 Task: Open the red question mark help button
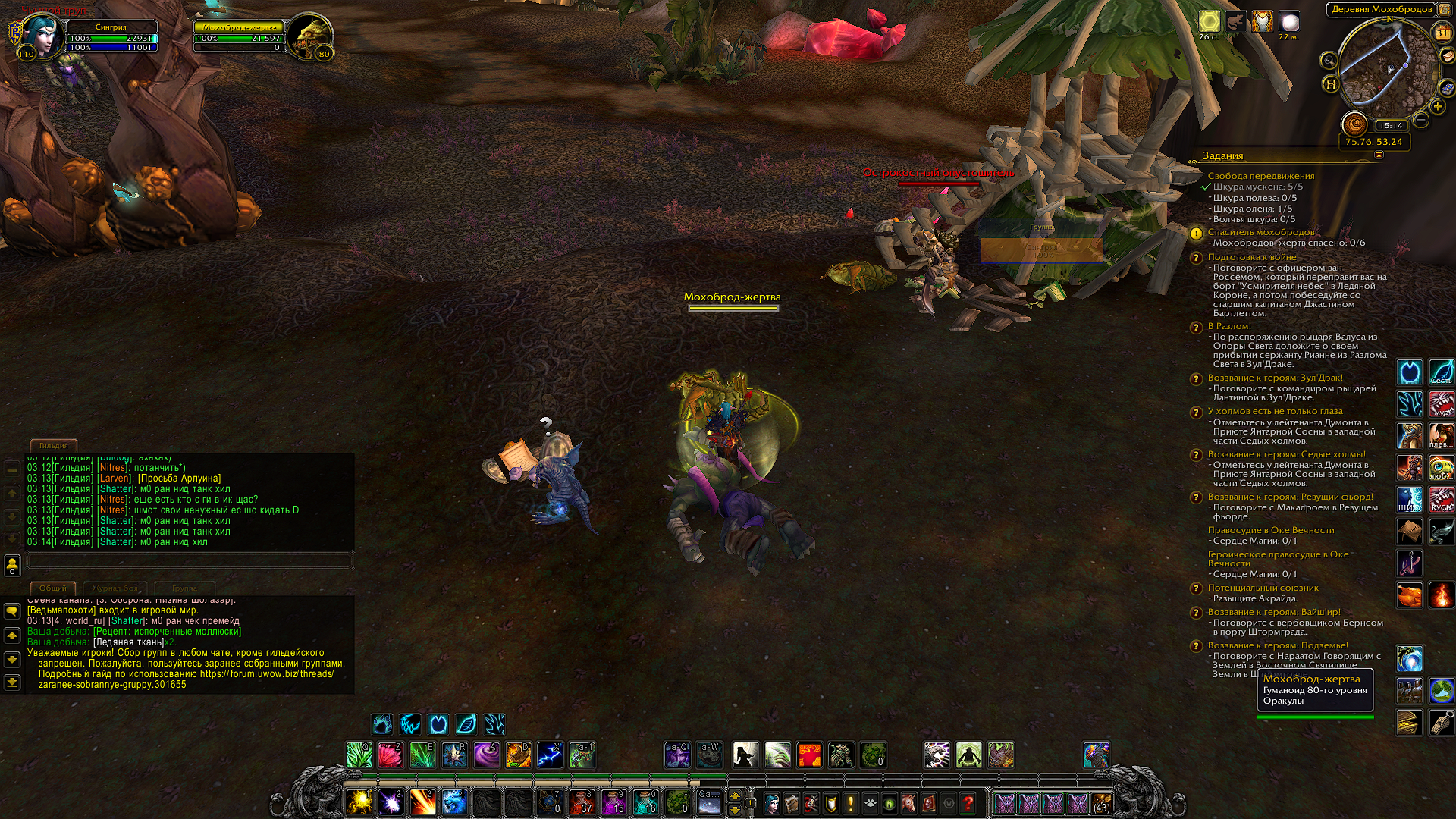click(968, 802)
